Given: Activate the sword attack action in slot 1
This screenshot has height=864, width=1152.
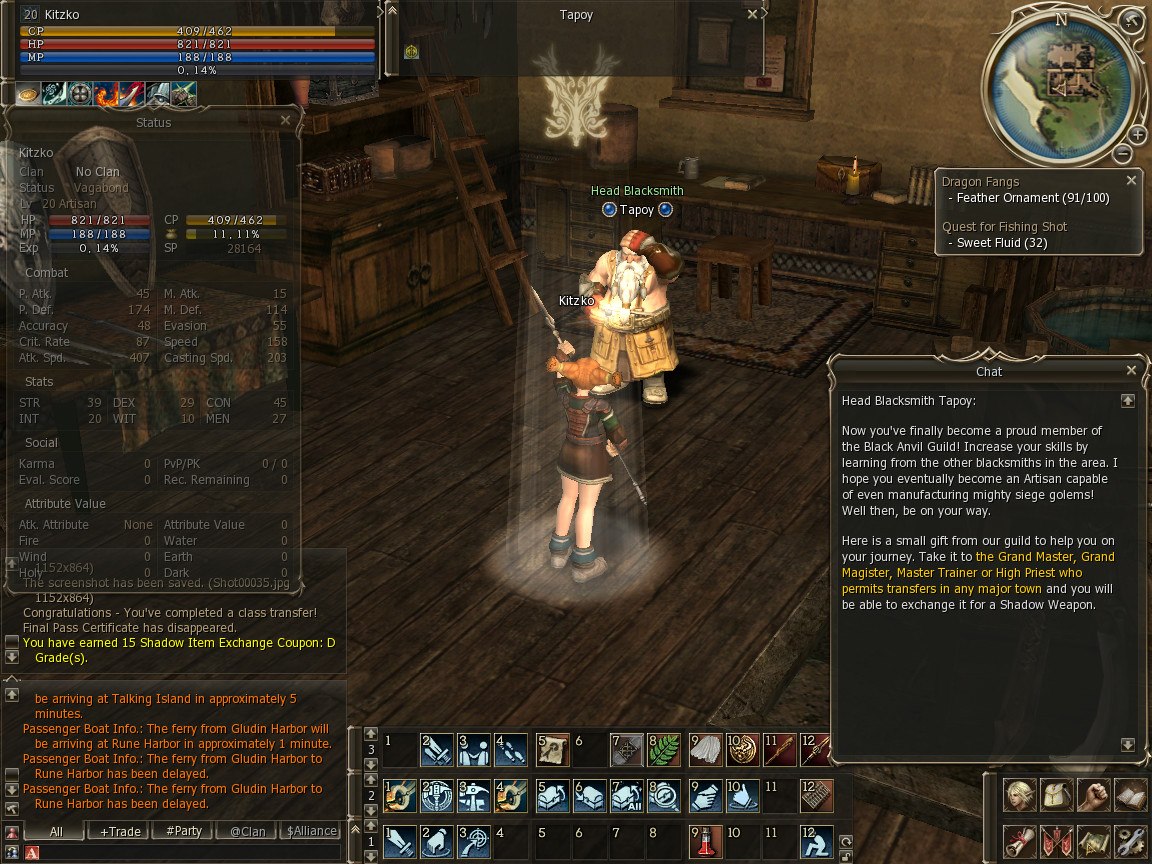Looking at the screenshot, I should 399,840.
